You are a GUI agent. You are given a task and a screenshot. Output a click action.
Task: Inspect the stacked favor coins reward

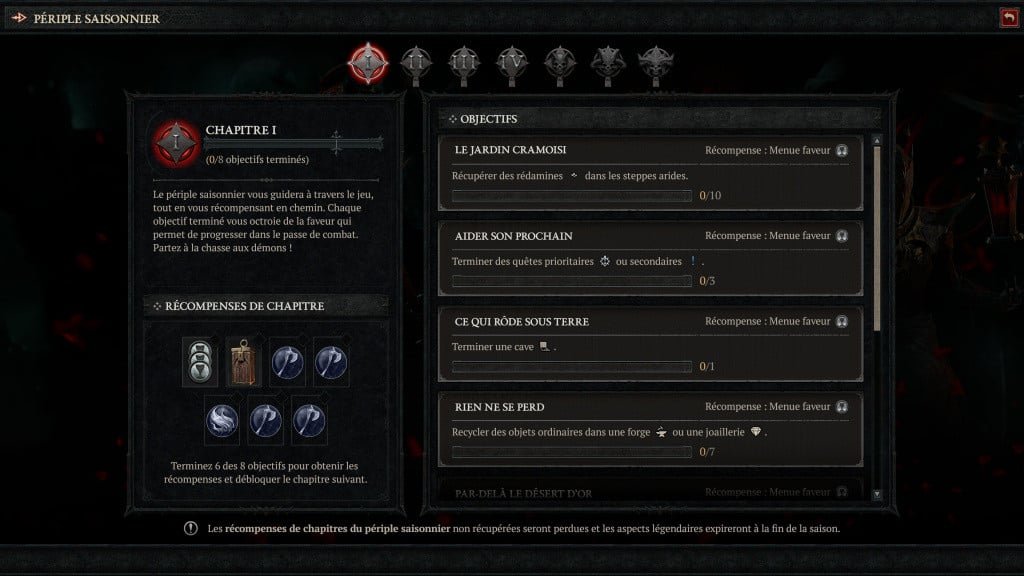click(198, 362)
